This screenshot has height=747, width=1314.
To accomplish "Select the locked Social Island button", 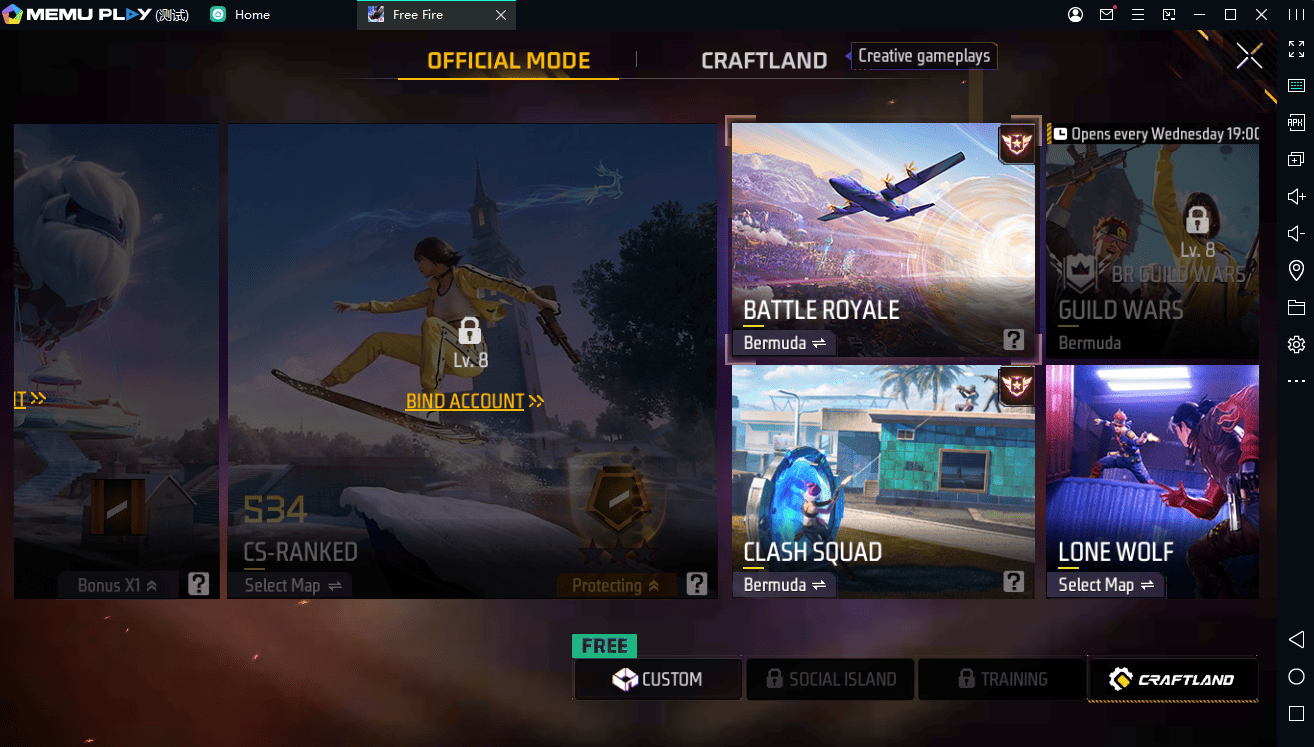I will click(830, 679).
